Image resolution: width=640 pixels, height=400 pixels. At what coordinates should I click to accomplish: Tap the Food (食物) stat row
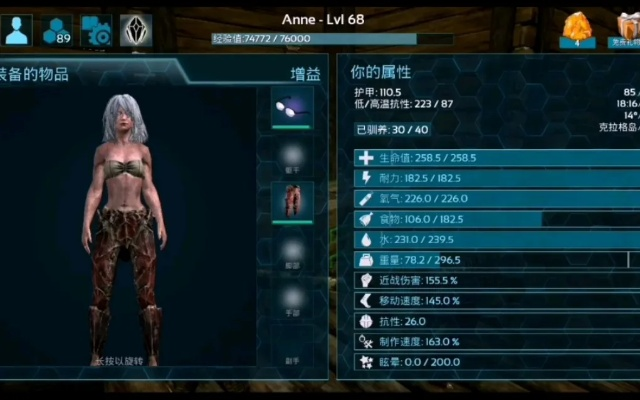(492, 219)
